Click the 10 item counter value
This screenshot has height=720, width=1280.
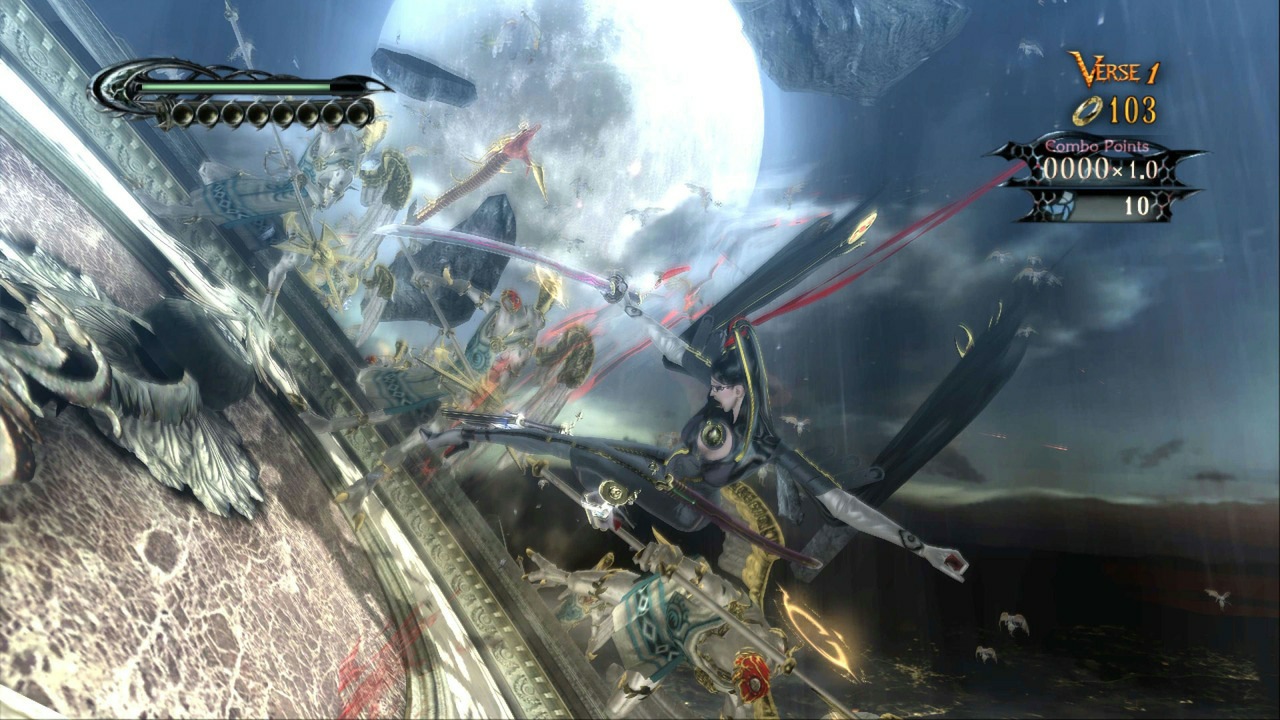[x=1137, y=206]
